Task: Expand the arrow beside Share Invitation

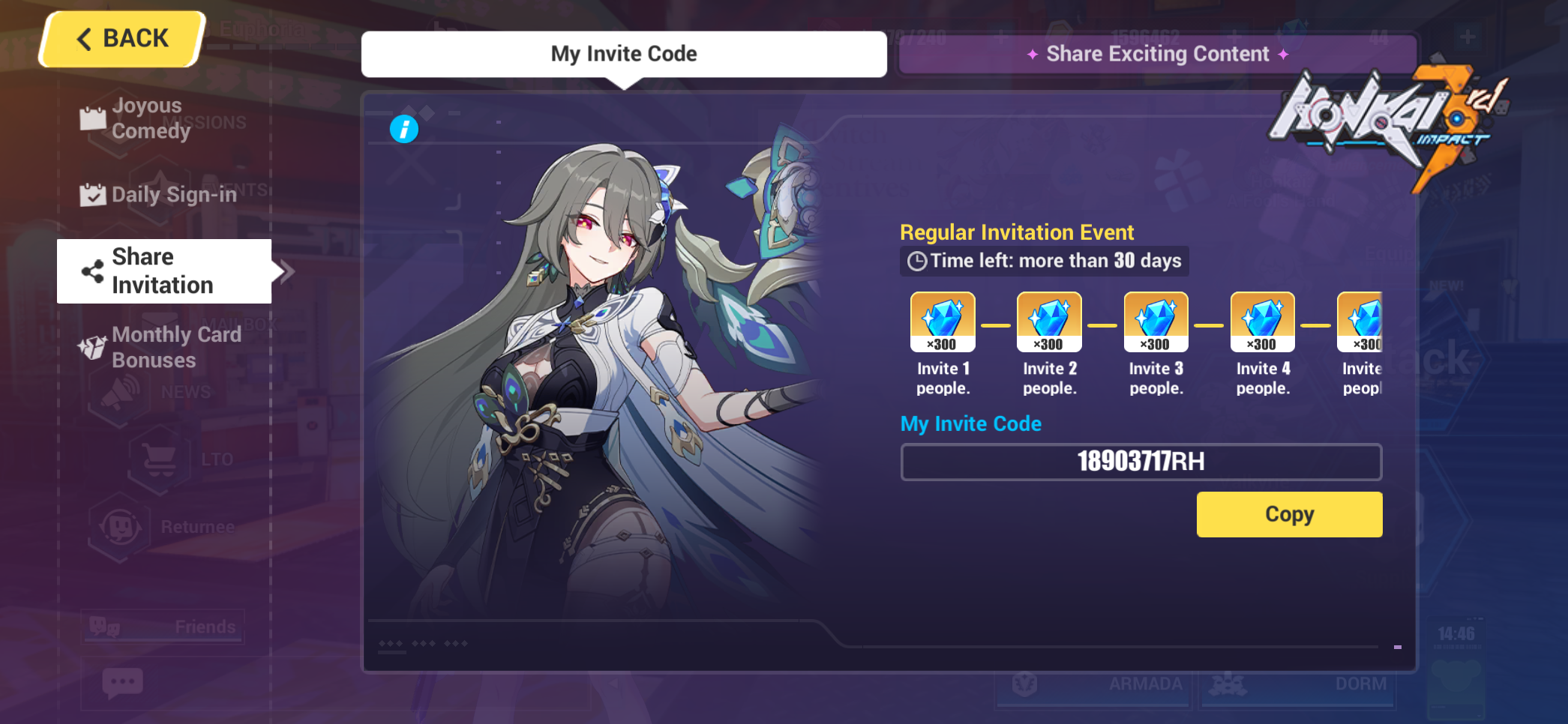Action: [286, 271]
